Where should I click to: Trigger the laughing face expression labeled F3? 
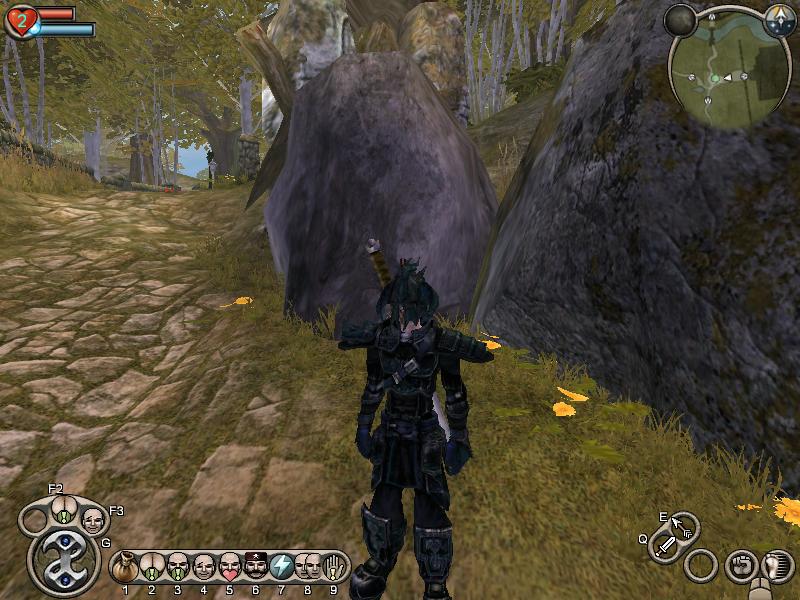point(93,520)
